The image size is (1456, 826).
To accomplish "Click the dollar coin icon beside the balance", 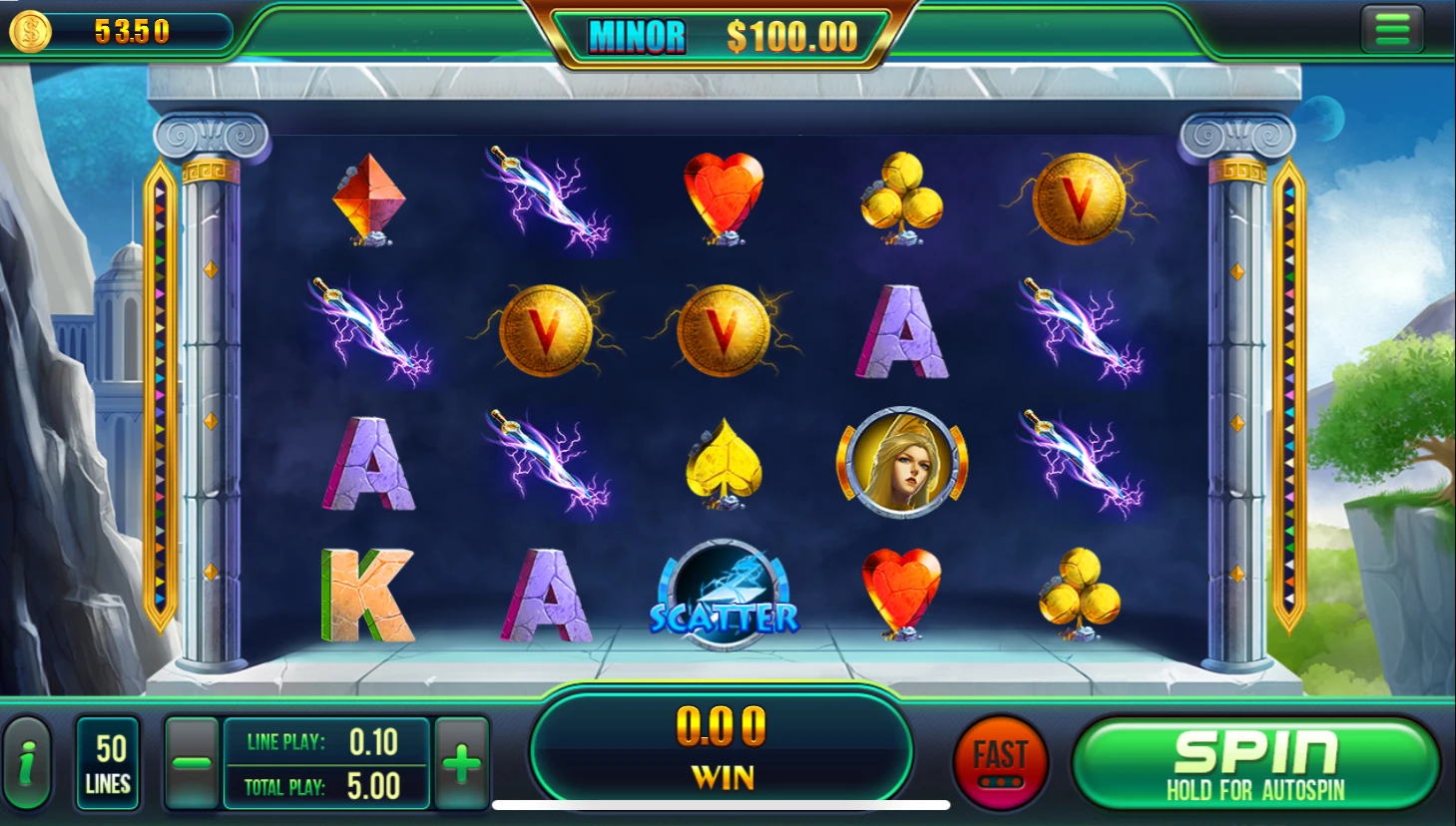I will (x=31, y=29).
